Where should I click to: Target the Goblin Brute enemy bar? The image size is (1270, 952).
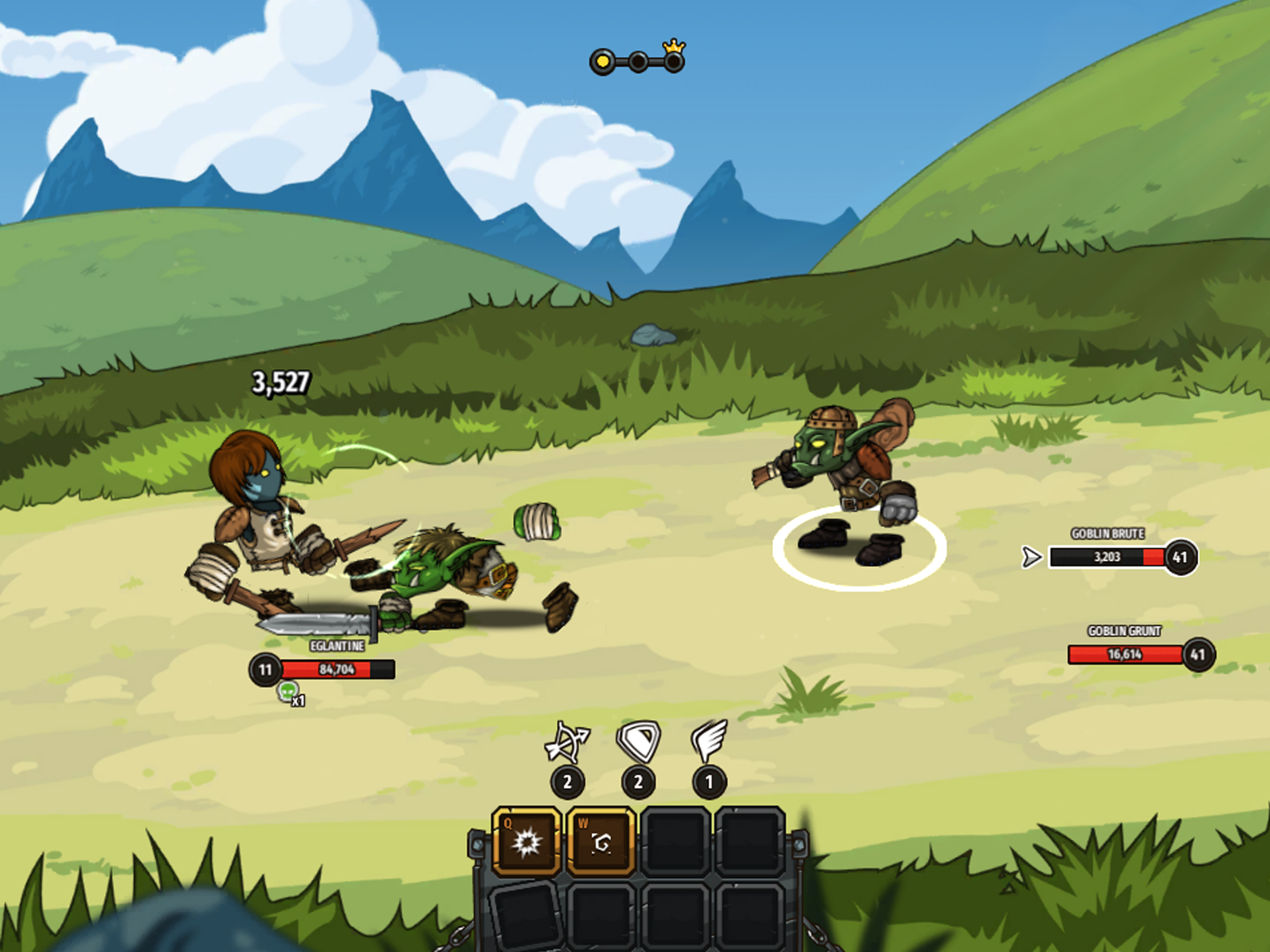click(x=1107, y=557)
